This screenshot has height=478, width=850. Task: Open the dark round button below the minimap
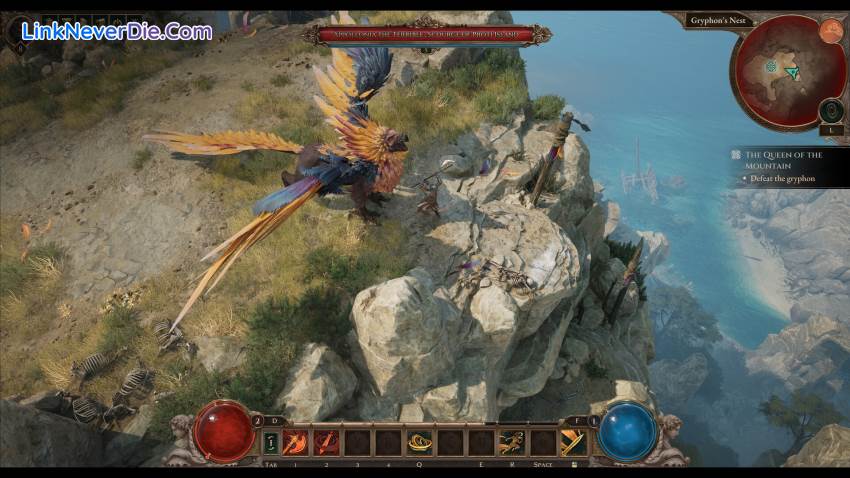(831, 111)
